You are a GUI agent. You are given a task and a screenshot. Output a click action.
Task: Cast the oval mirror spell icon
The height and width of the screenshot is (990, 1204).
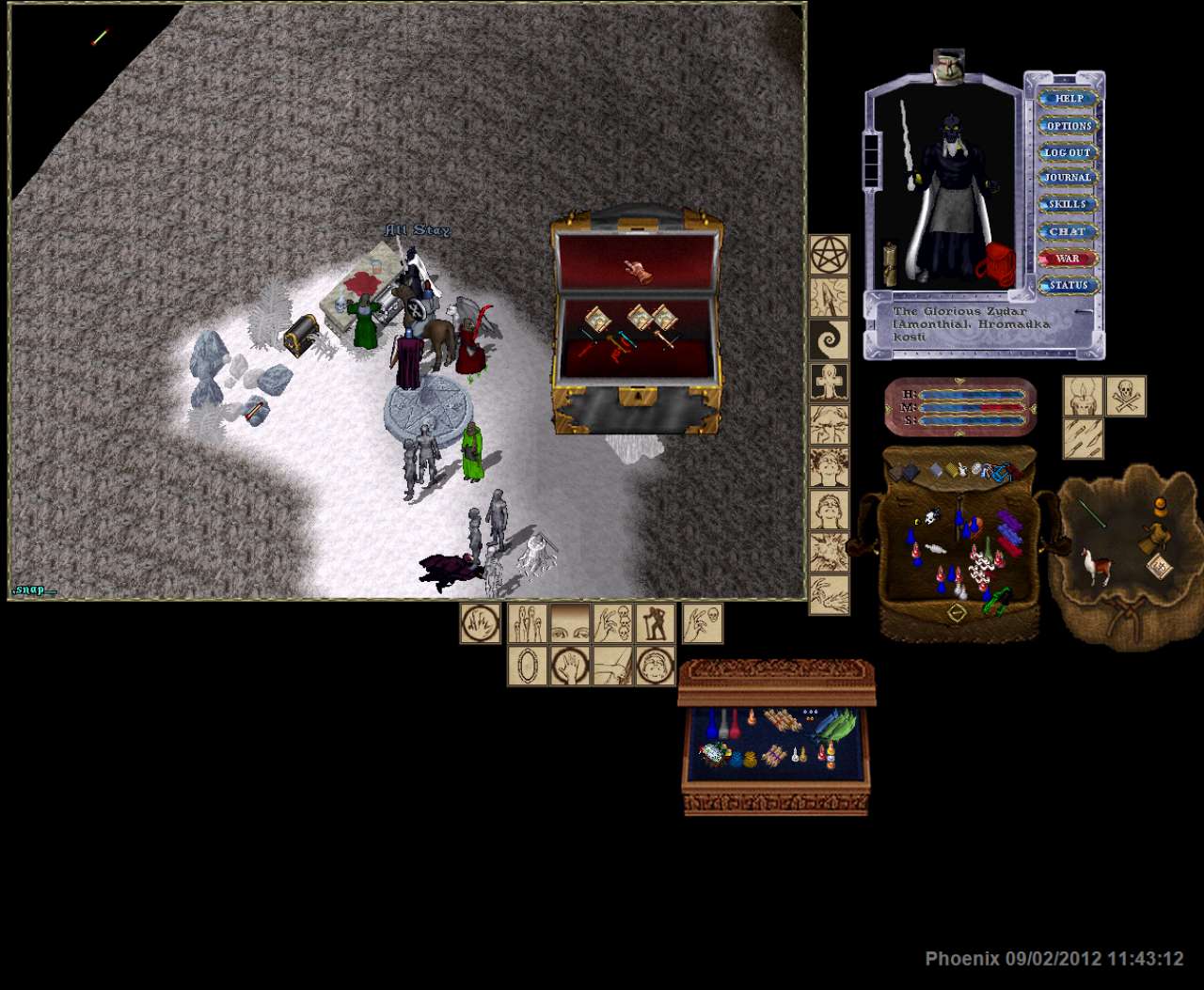pos(528,666)
